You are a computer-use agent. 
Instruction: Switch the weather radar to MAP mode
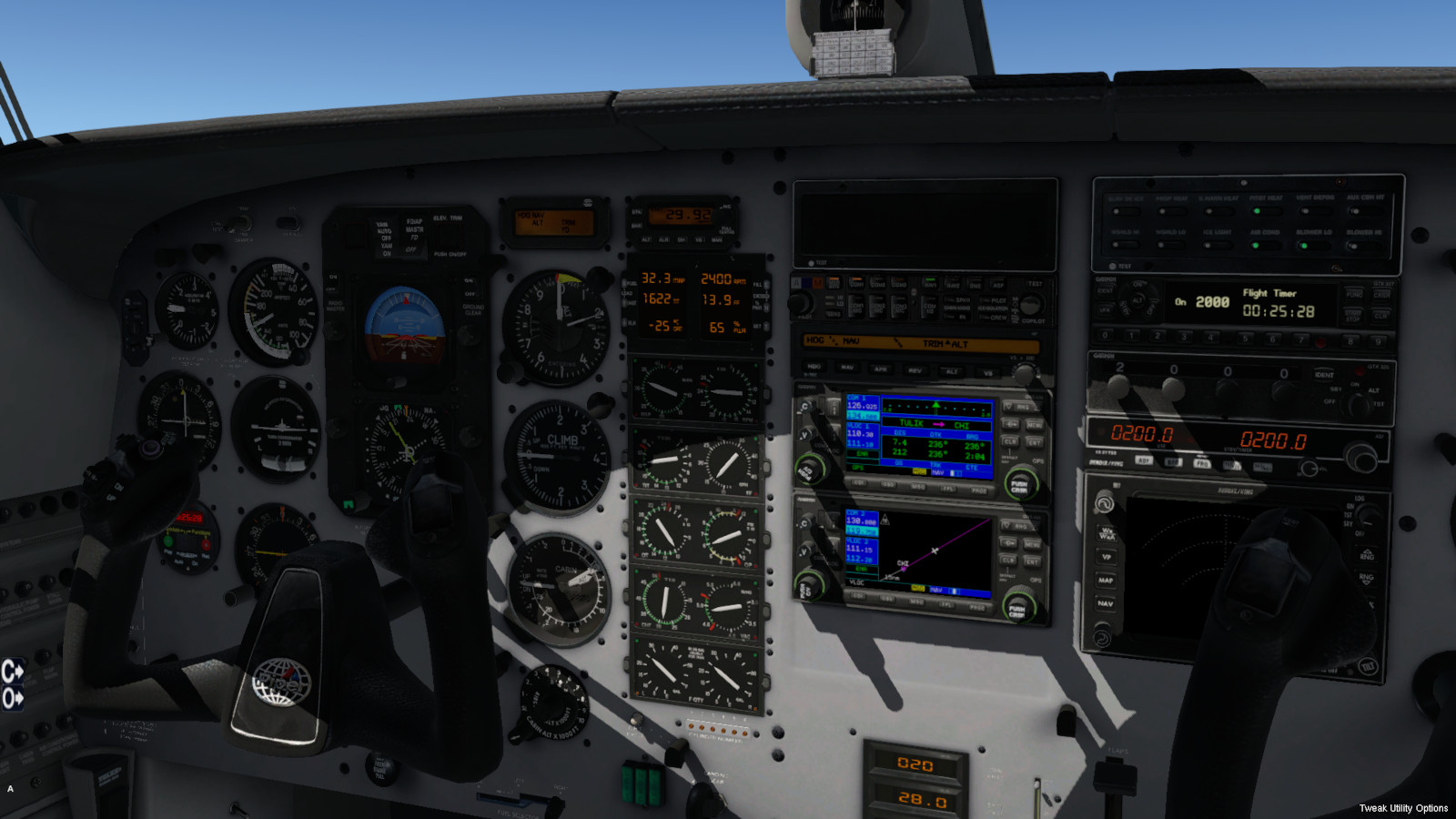coord(1106,580)
